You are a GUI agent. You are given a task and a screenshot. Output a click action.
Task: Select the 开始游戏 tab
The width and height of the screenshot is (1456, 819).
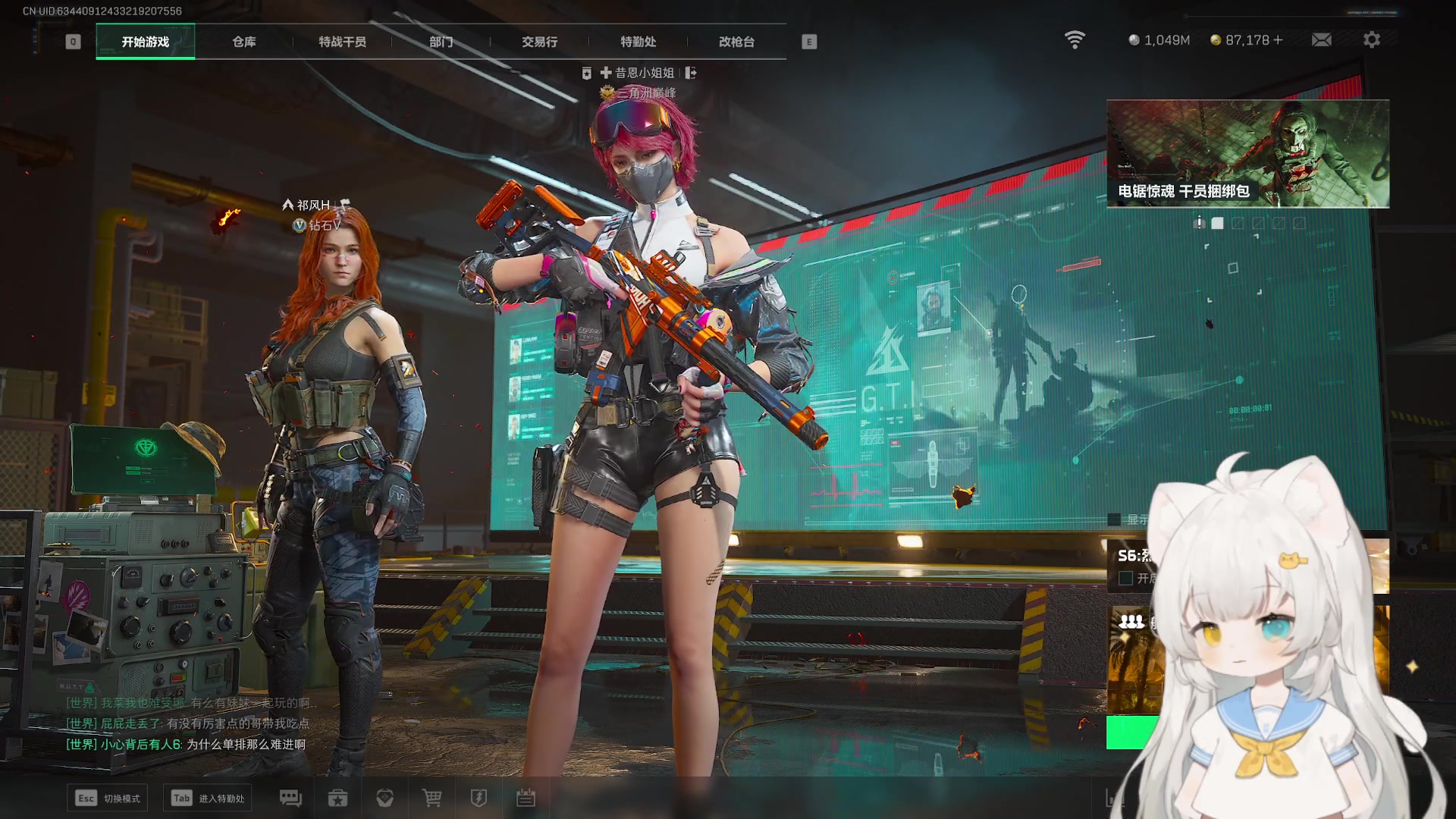point(145,42)
